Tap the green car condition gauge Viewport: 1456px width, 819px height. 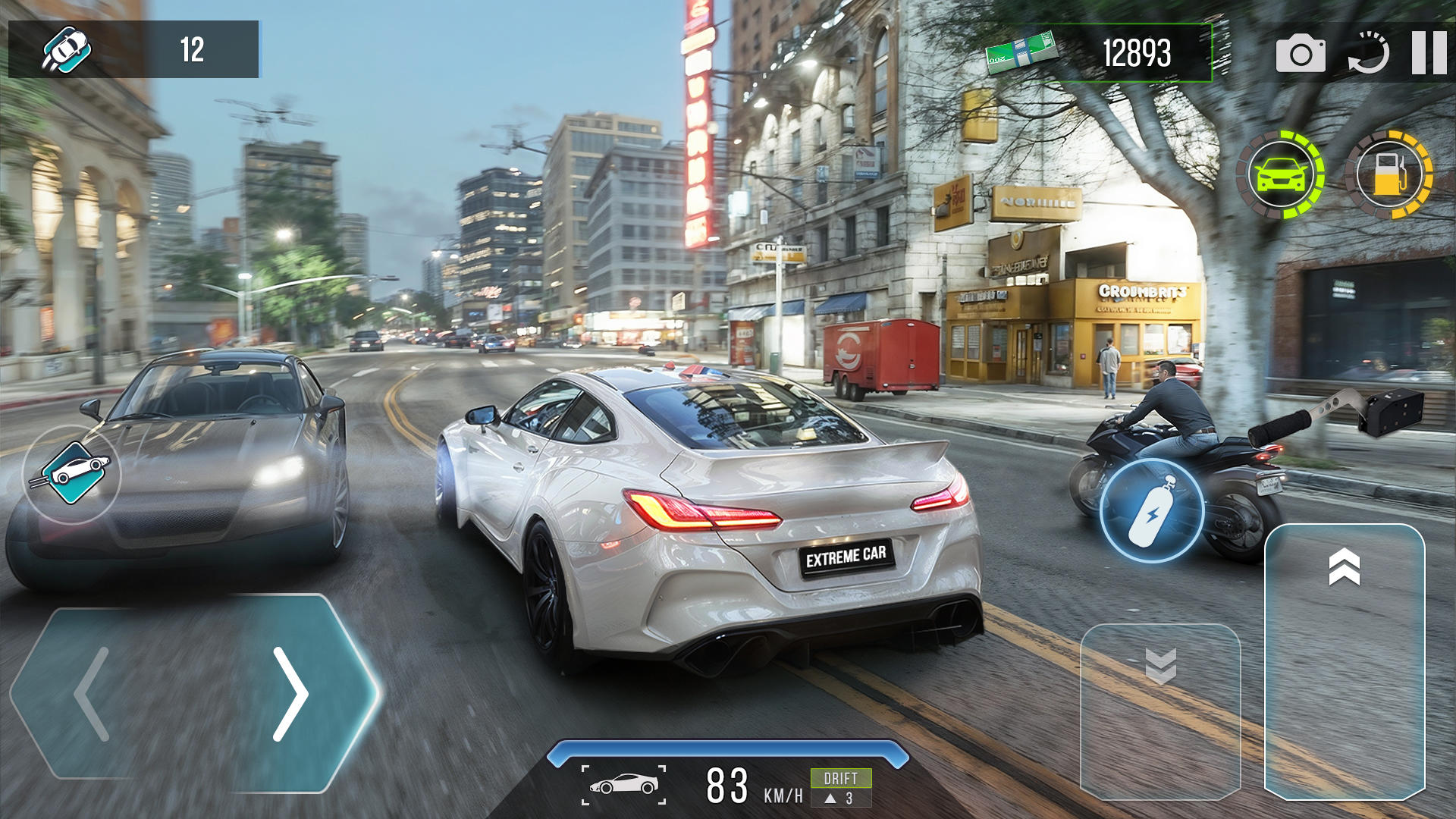(1281, 175)
